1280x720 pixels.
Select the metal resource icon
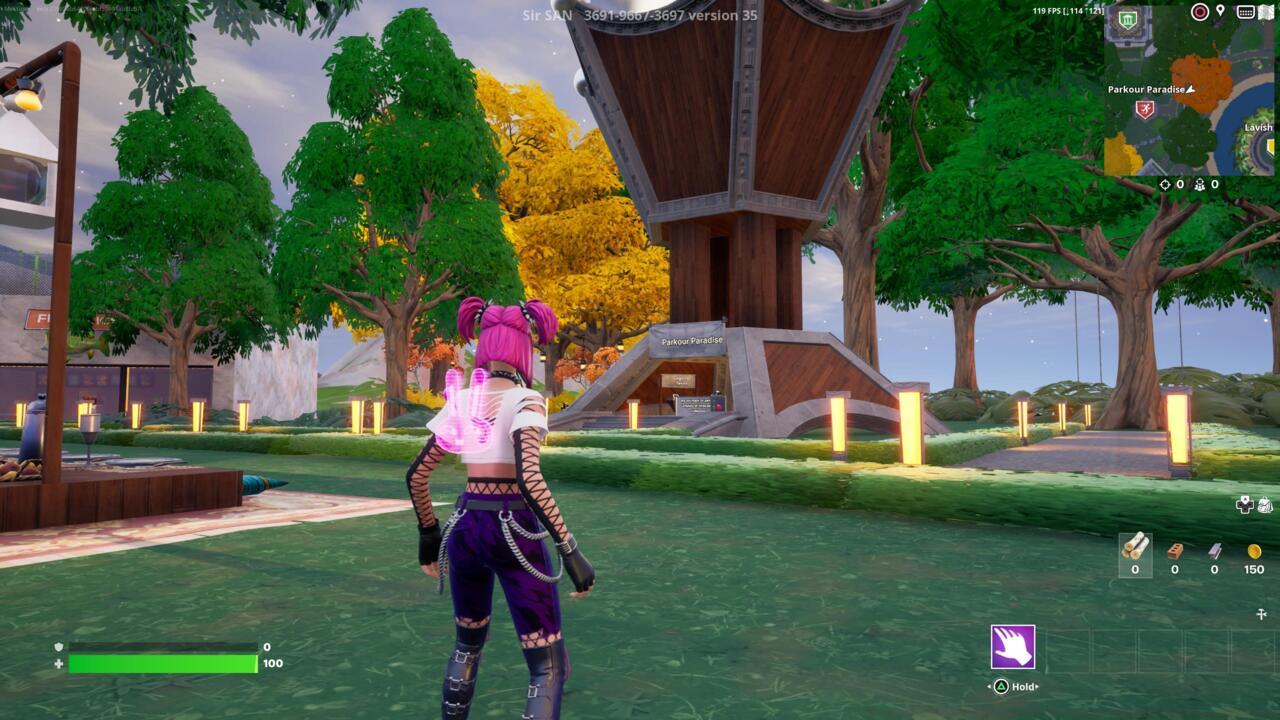point(1214,551)
